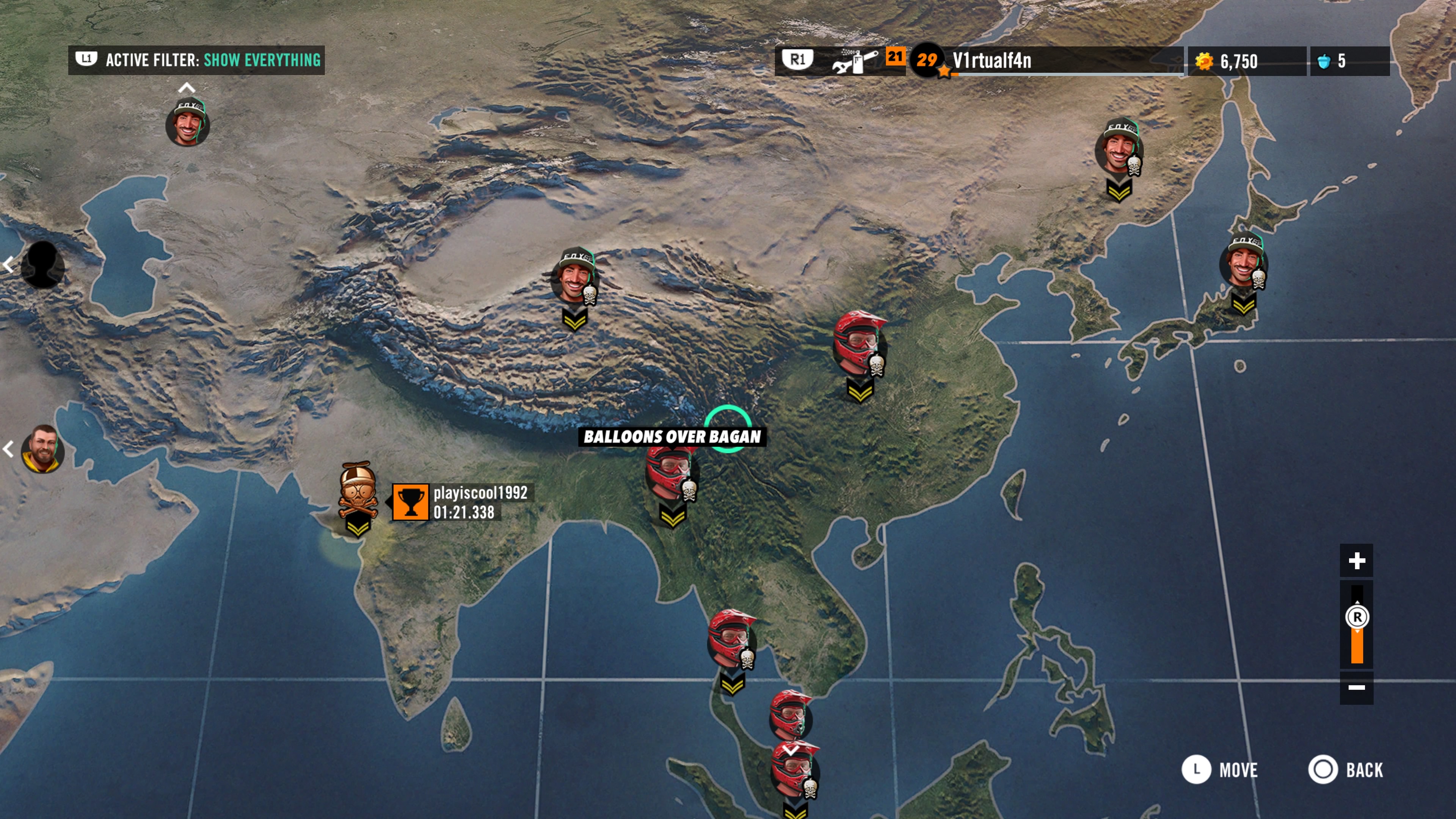Select the bearded man in yellow hoodie marker

tap(42, 449)
